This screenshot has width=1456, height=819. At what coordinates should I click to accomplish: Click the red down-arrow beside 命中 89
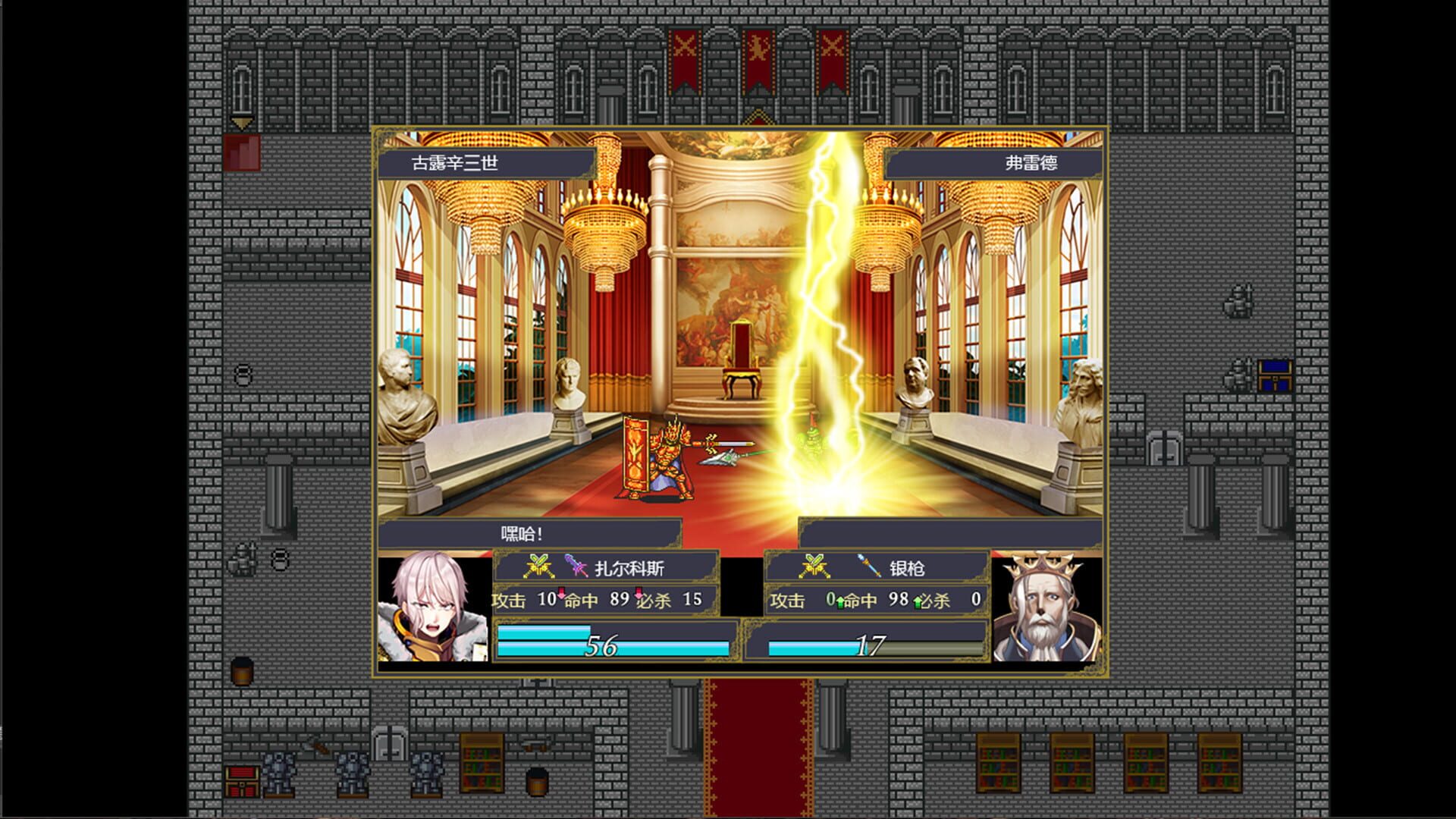pyautogui.click(x=637, y=595)
